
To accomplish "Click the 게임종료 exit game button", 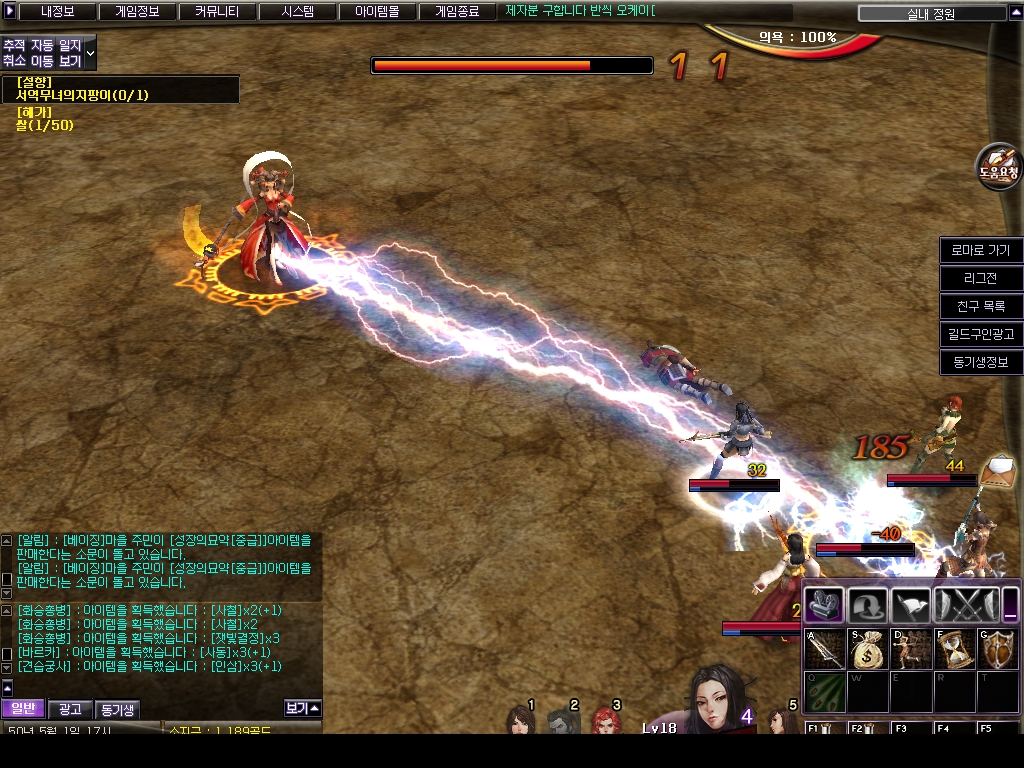I will tap(457, 12).
